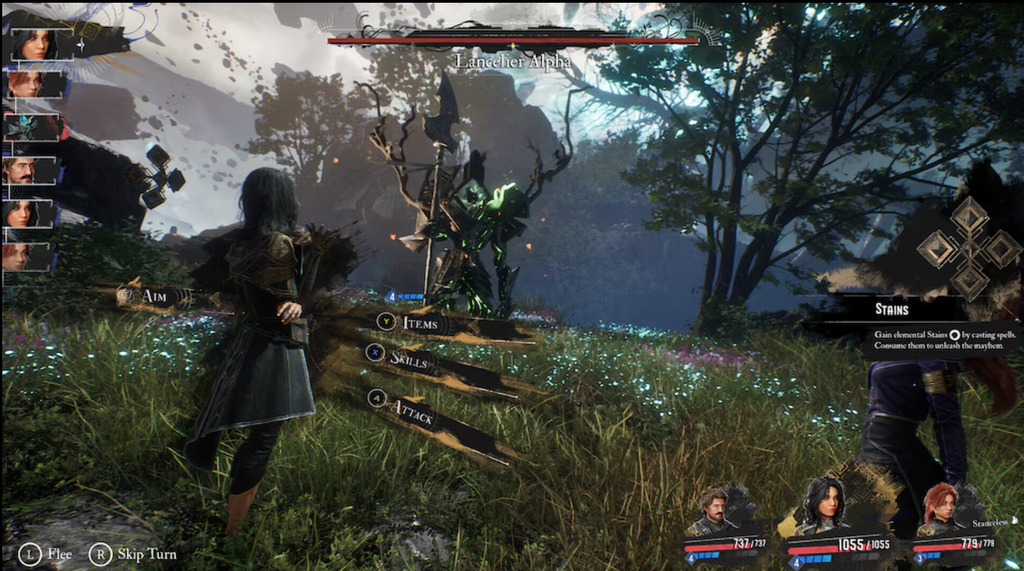1024x571 pixels.
Task: Click the Flee option
Action: pos(47,553)
